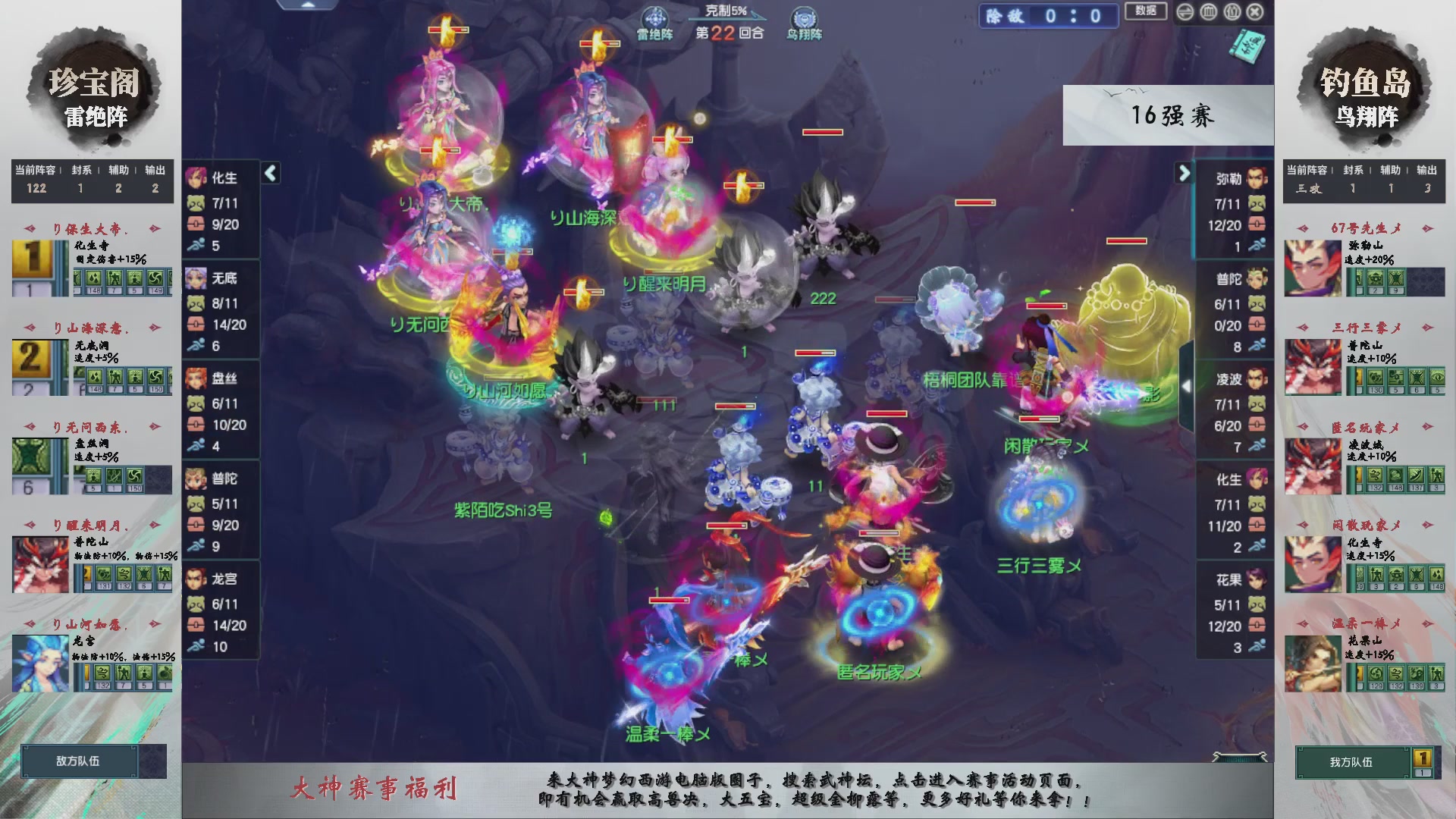Image resolution: width=1456 pixels, height=819 pixels.
Task: Open the 数据 data panel
Action: [x=1145, y=12]
